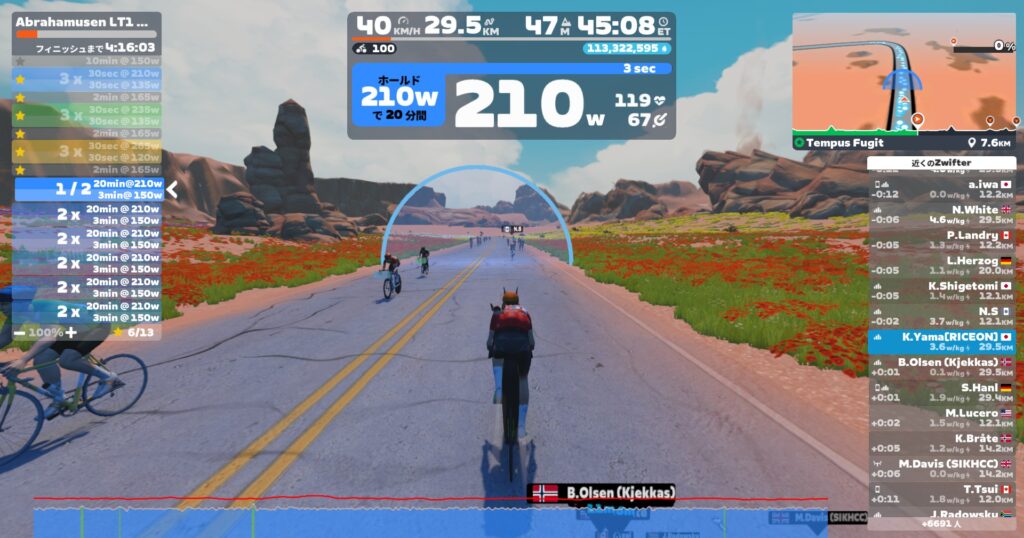Click the highlighted K.Yama[RICEON] row
1024x538 pixels.
tap(942, 341)
